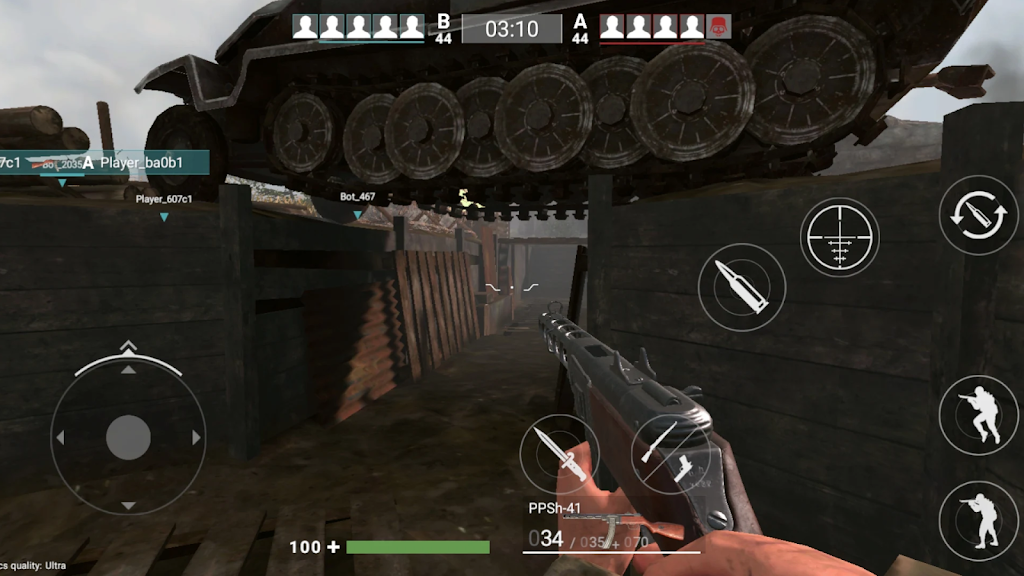The image size is (1024, 576).
Task: Switch weapons with the rifle and pistol button
Action: click(x=669, y=453)
